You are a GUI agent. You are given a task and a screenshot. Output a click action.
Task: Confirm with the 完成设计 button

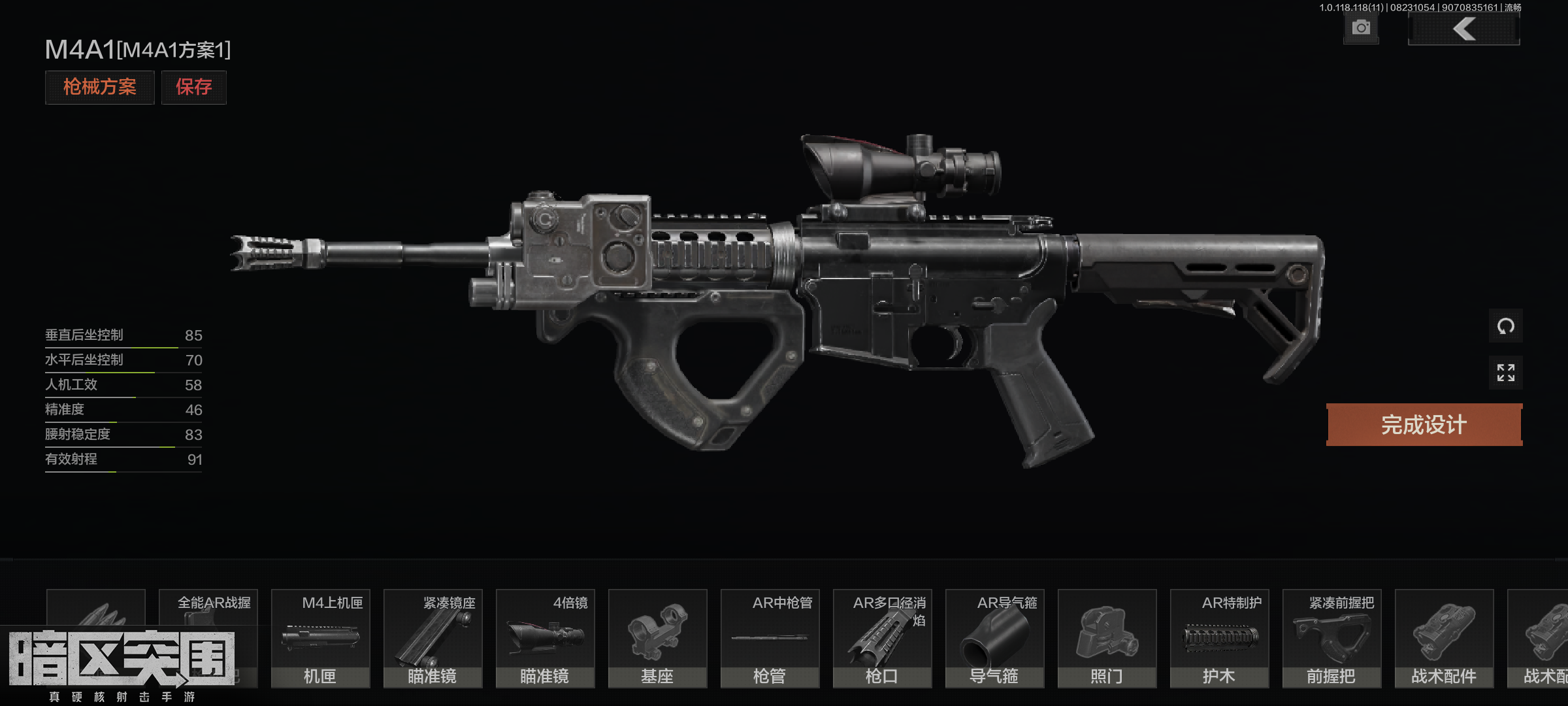1424,425
